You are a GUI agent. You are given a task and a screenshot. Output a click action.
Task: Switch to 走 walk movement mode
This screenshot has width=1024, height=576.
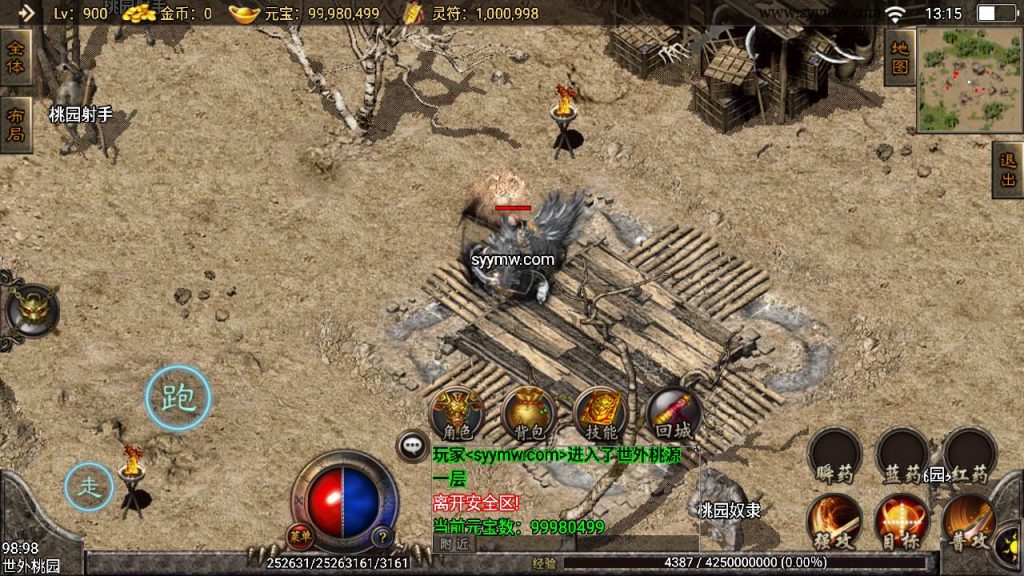pyautogui.click(x=90, y=487)
